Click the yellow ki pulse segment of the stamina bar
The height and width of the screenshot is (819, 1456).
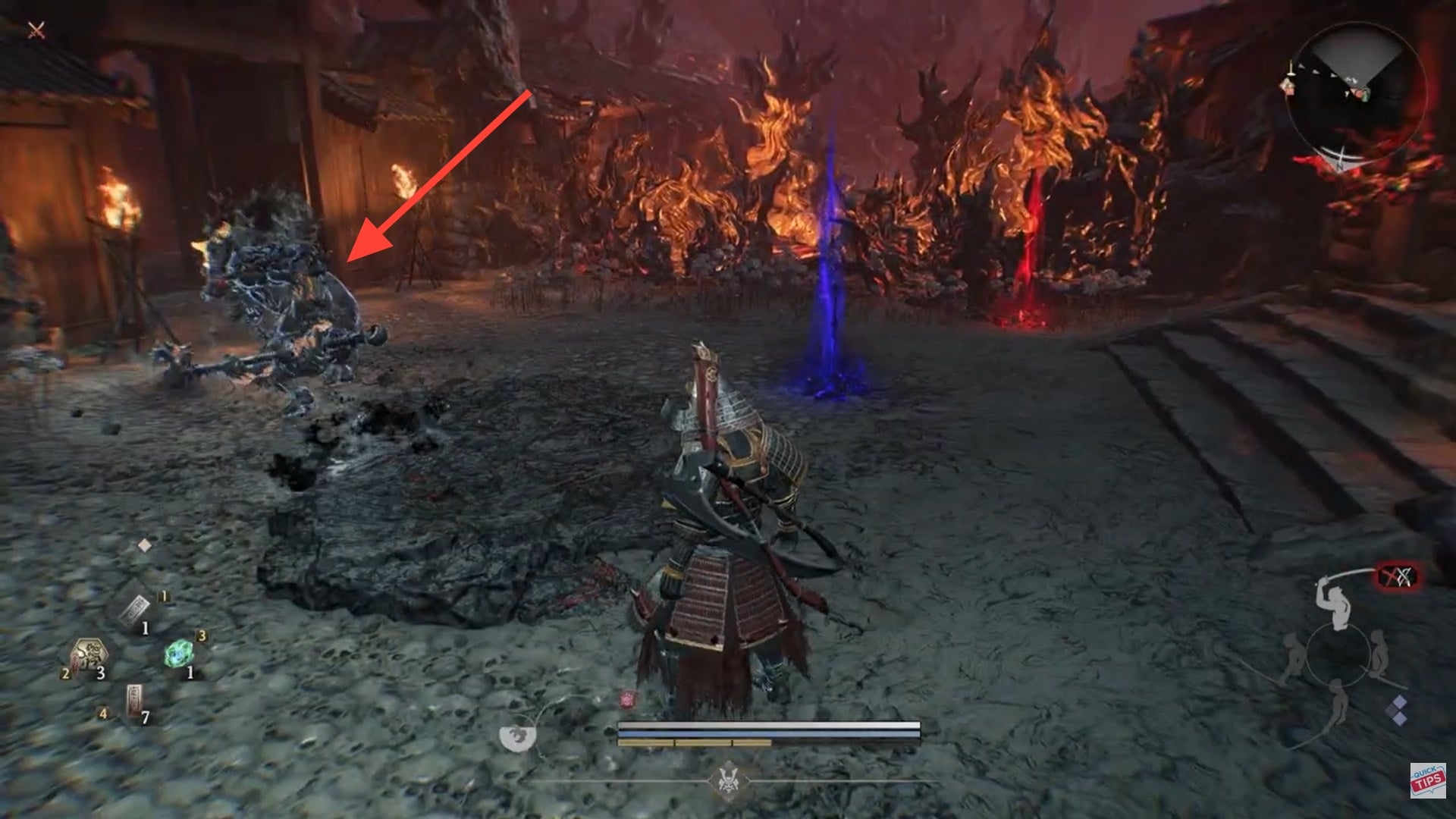694,743
